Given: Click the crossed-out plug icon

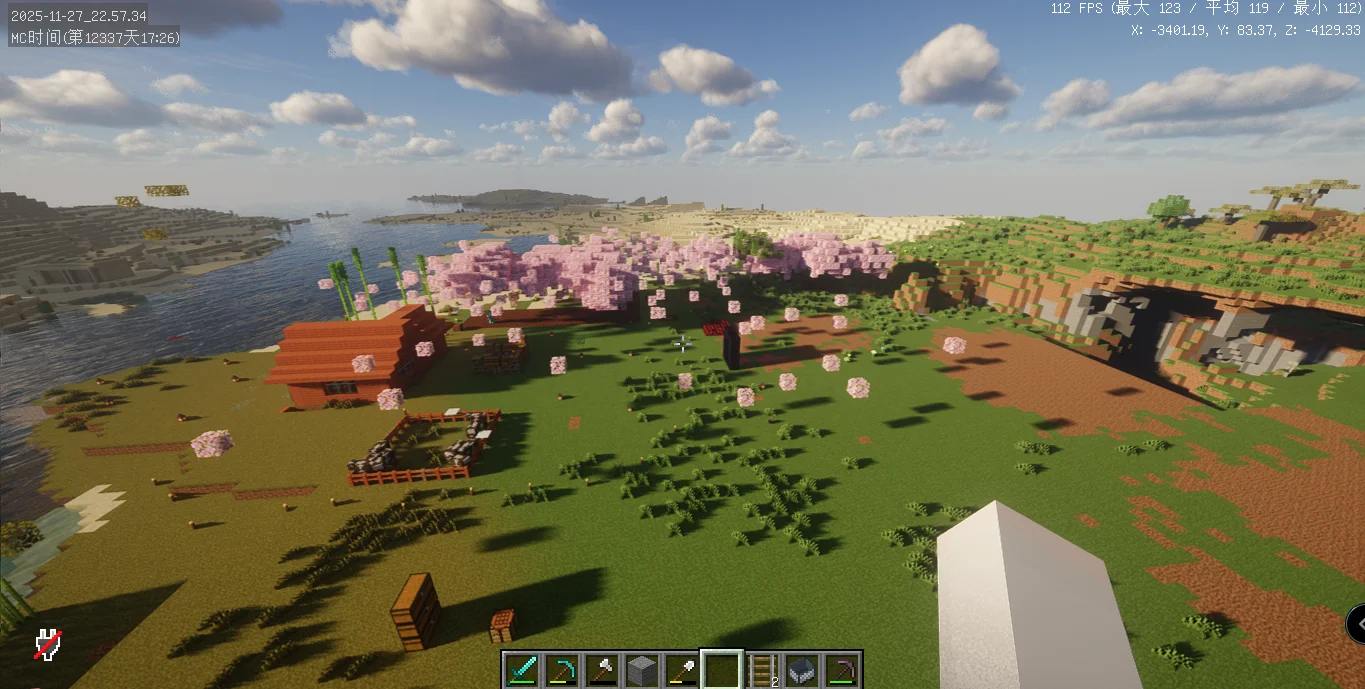Looking at the screenshot, I should 47,644.
